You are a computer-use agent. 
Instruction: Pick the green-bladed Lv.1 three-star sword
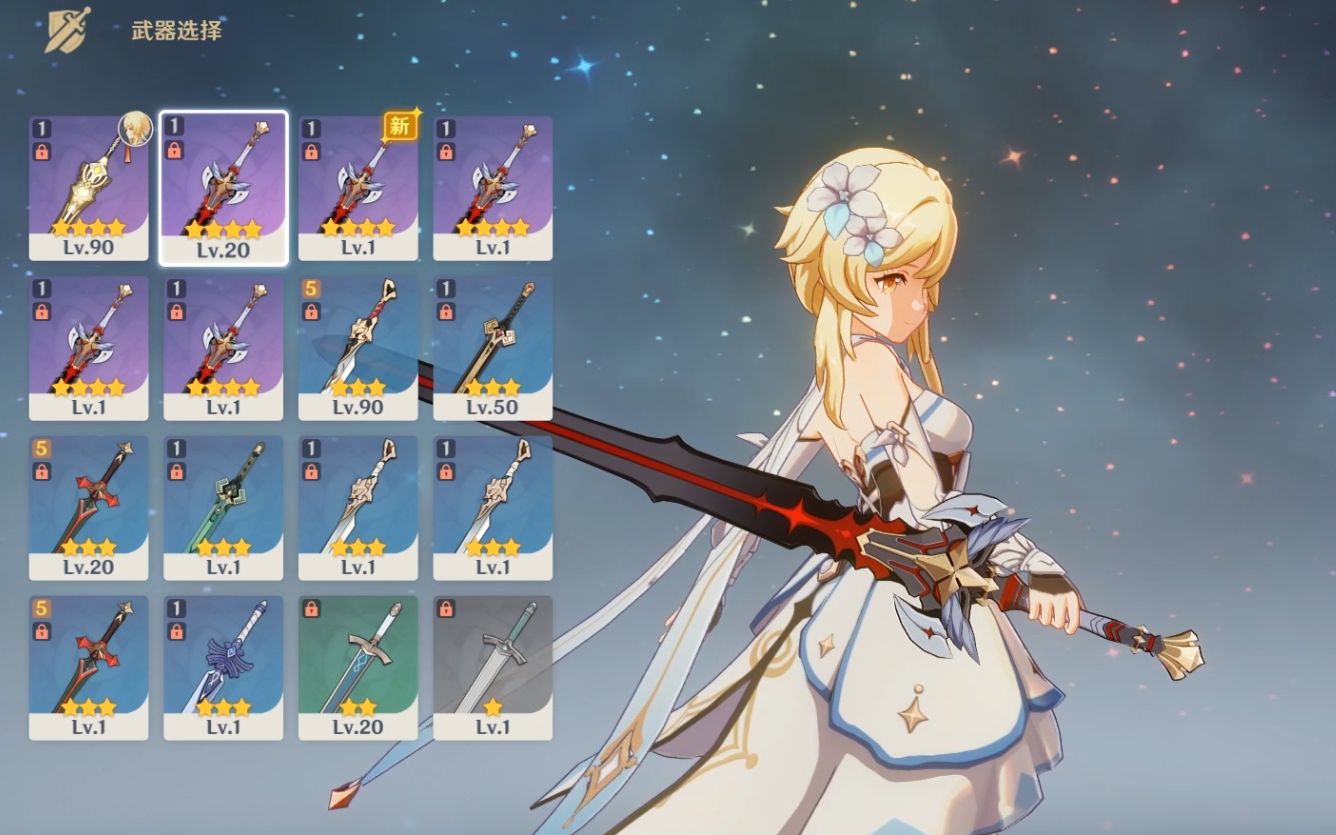tap(223, 507)
